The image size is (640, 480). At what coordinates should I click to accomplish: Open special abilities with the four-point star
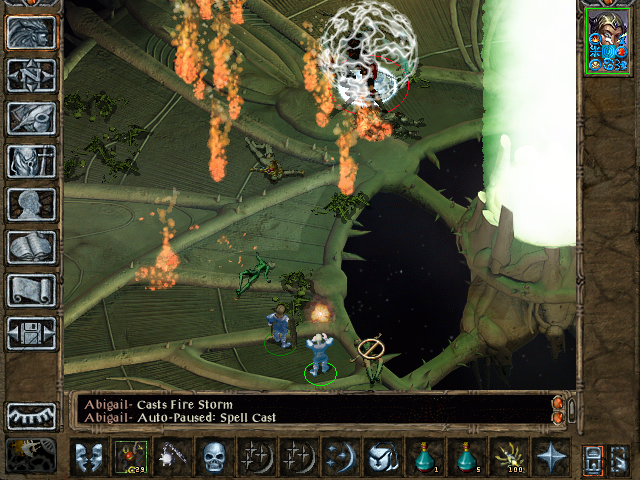point(551,457)
